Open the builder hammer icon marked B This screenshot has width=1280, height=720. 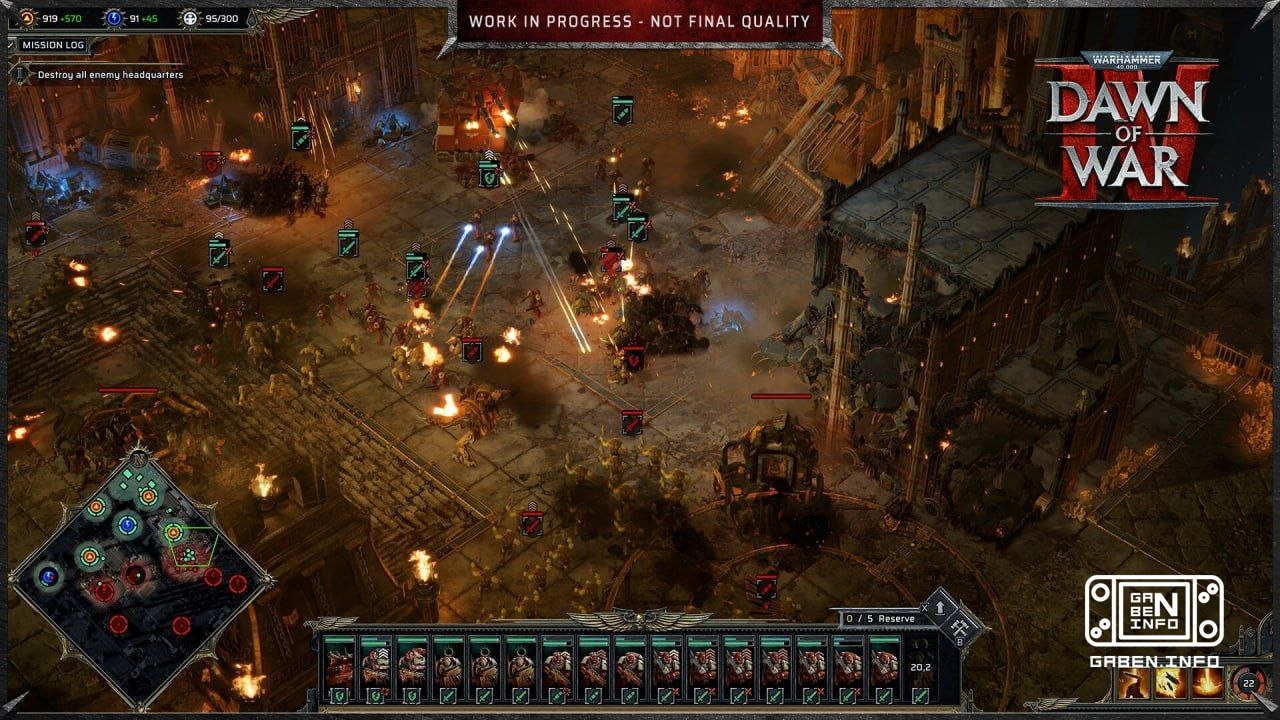959,627
